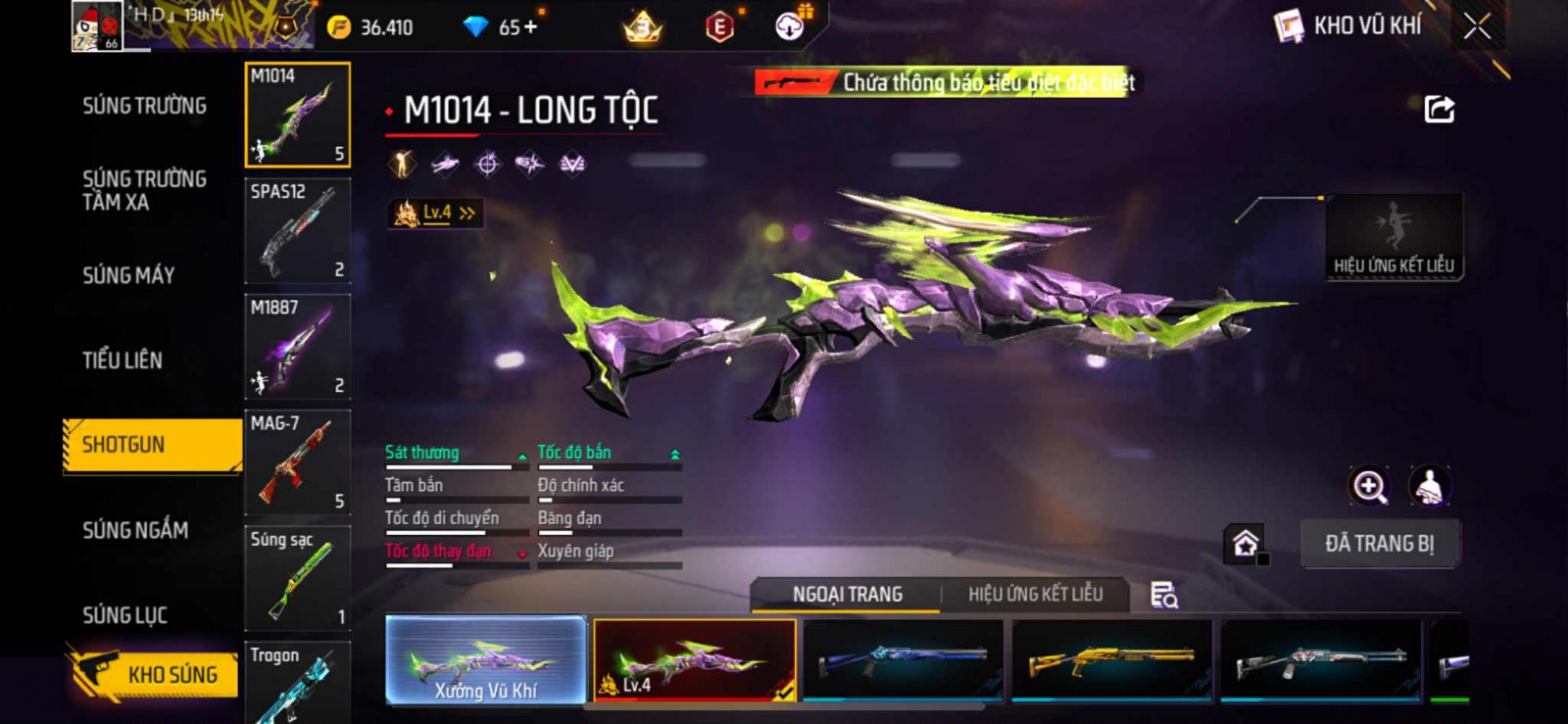This screenshot has width=1568, height=724.
Task: Select the M1887 weapon slot
Action: (297, 347)
